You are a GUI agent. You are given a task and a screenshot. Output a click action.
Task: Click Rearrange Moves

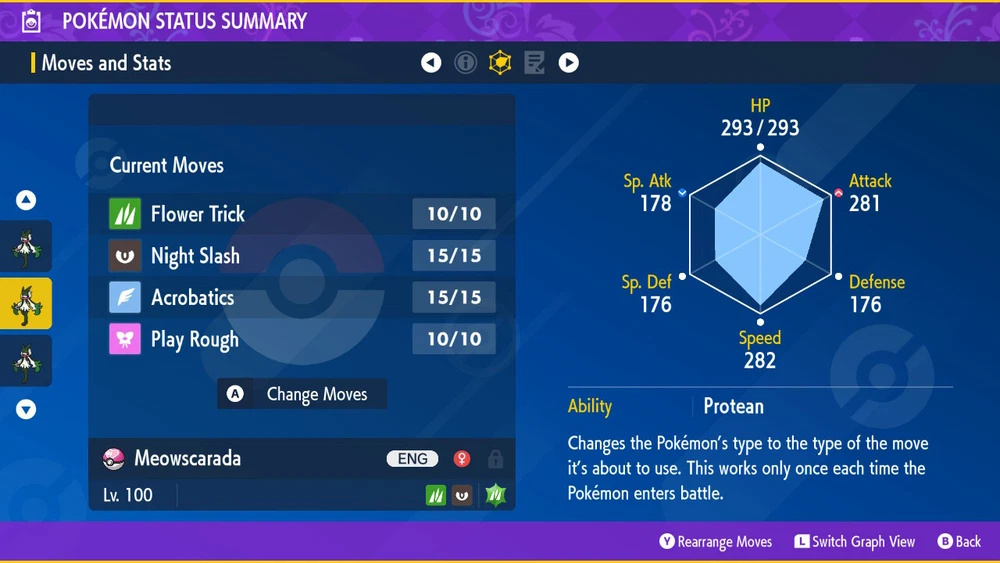click(715, 542)
